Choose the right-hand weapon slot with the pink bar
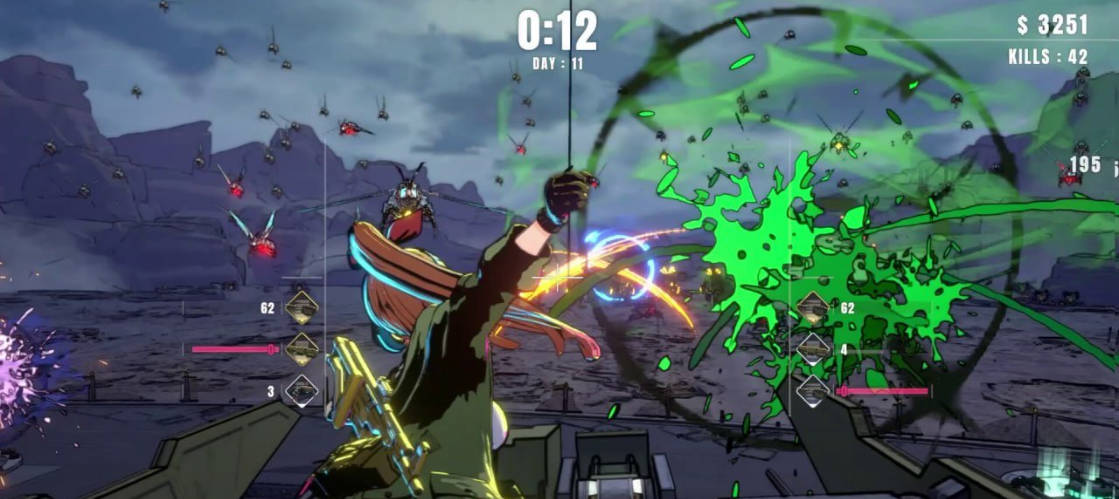The width and height of the screenshot is (1119, 499). point(813,391)
